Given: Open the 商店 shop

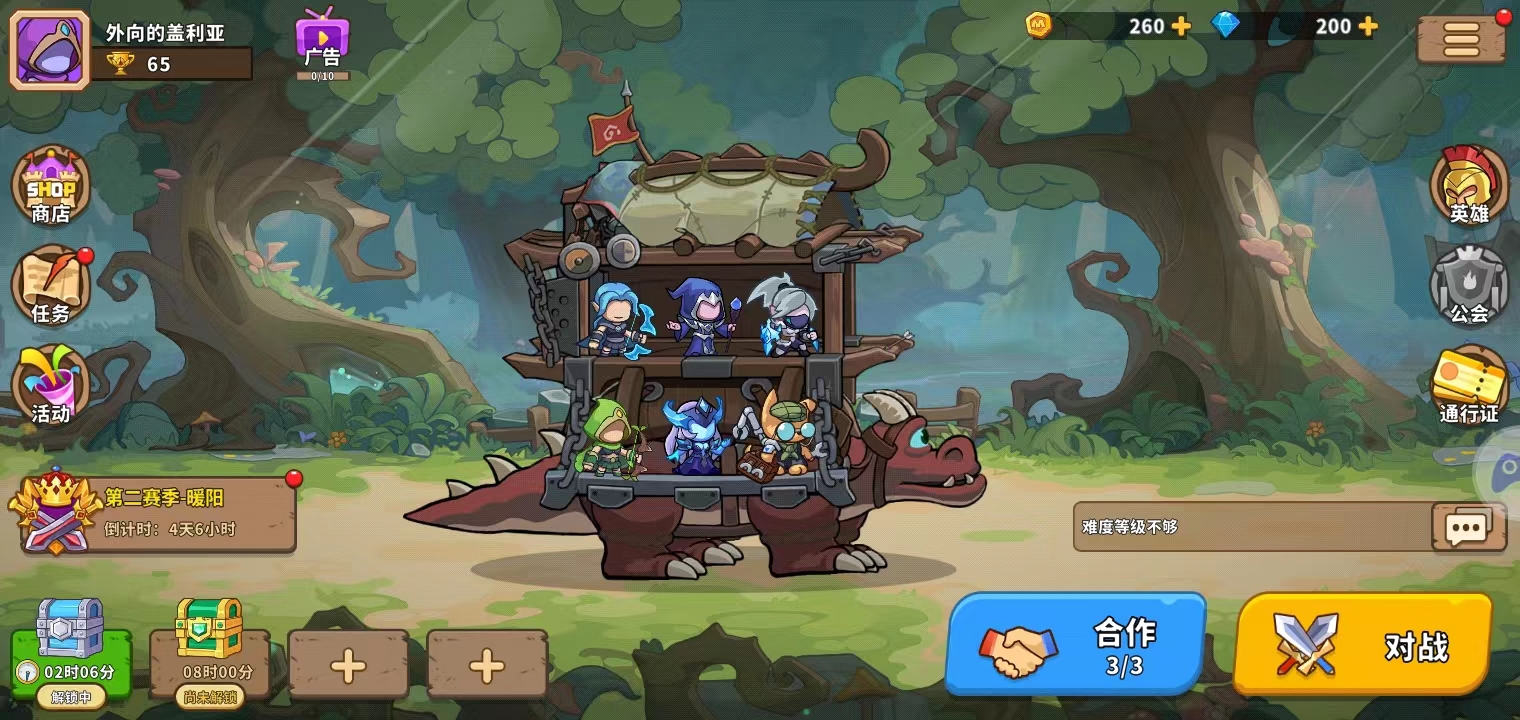Looking at the screenshot, I should tap(51, 186).
